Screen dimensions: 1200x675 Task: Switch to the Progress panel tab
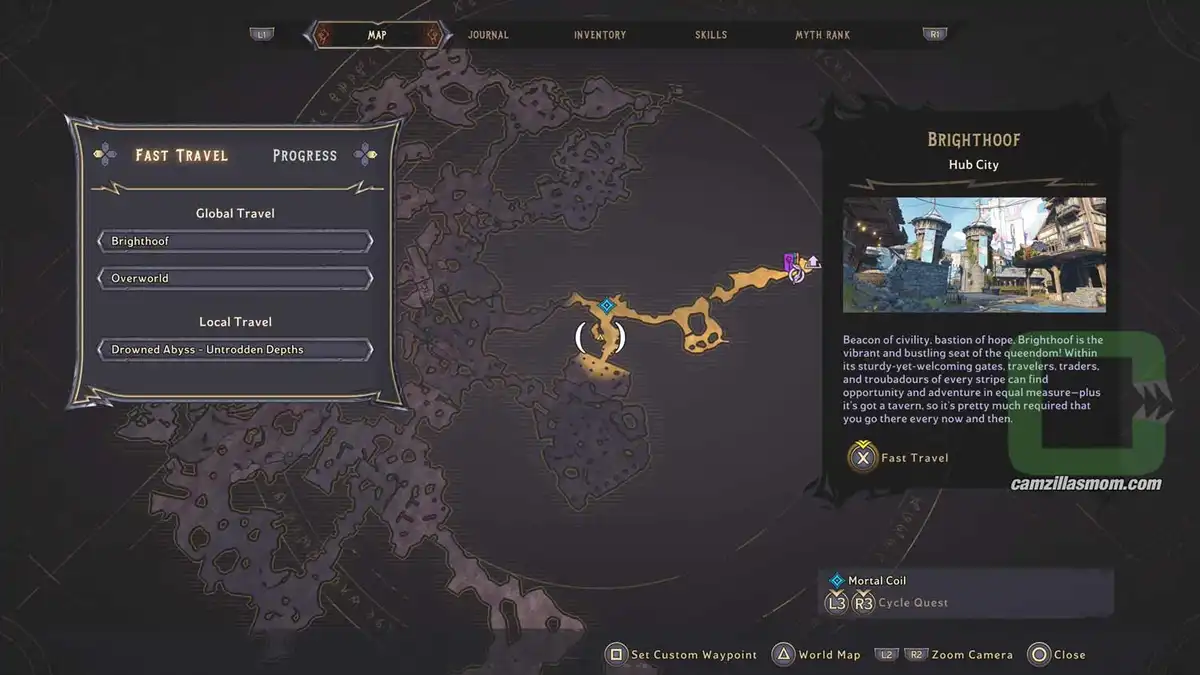pyautogui.click(x=305, y=155)
